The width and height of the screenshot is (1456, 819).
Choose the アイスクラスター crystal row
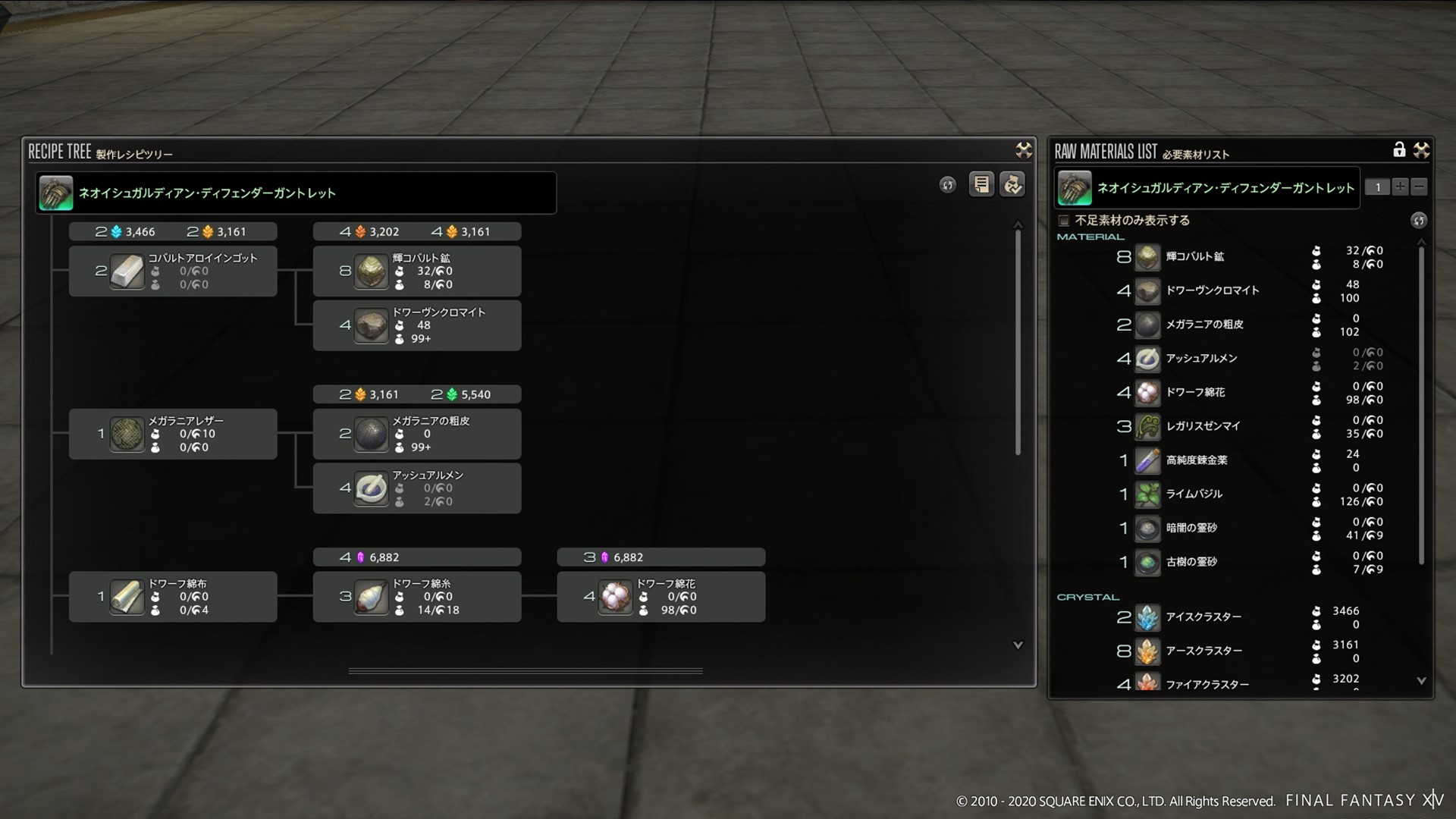point(1203,617)
